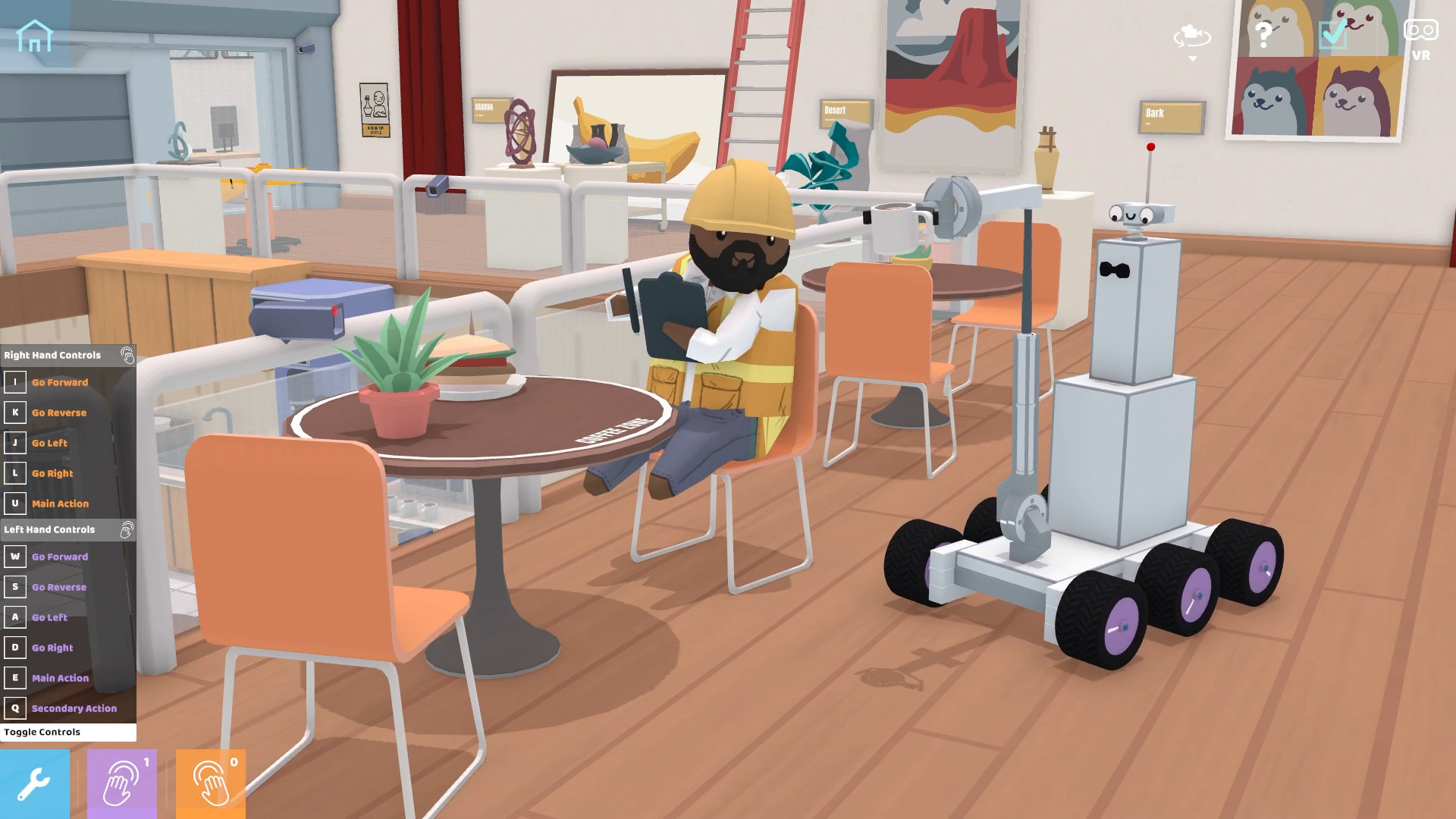
Task: Click the question mark on the capybara poster
Action: 1263,33
